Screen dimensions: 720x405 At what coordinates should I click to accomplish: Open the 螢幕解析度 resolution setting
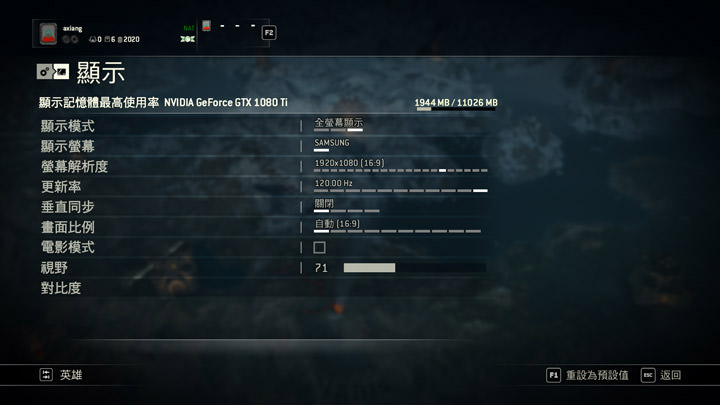(x=74, y=166)
